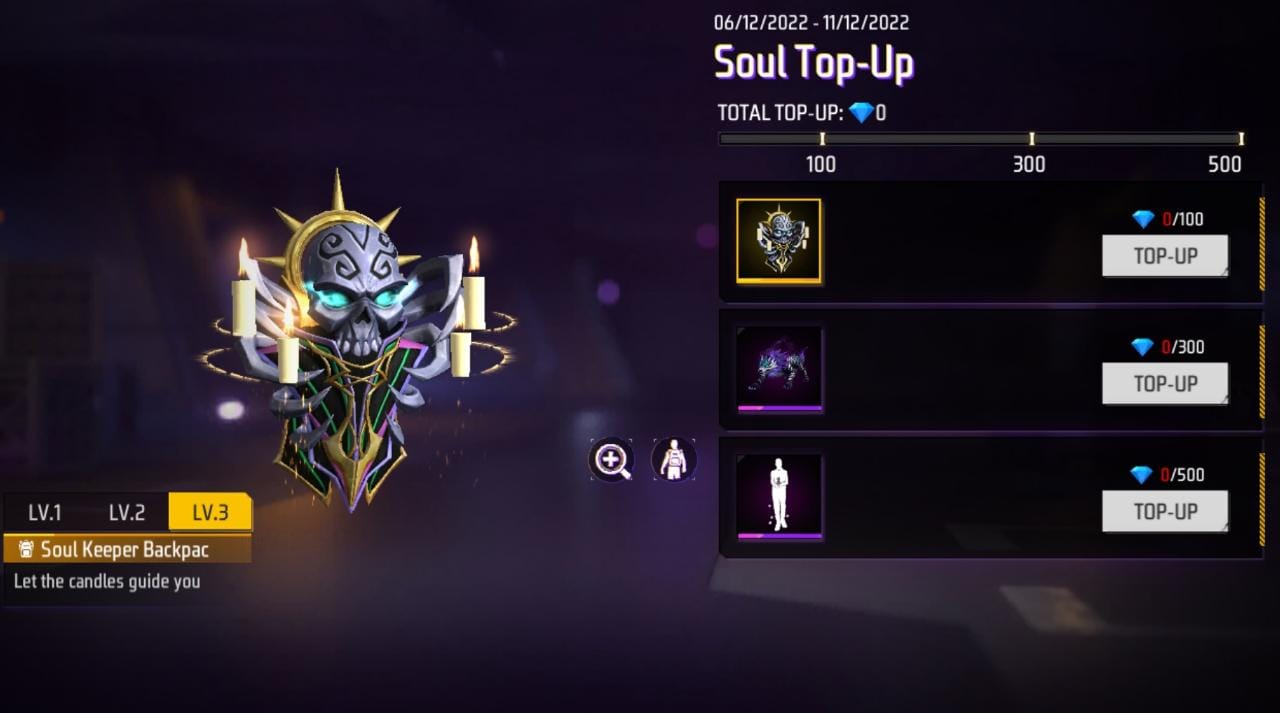Preview the backpack on character icon
Image resolution: width=1280 pixels, height=713 pixels.
pos(674,460)
